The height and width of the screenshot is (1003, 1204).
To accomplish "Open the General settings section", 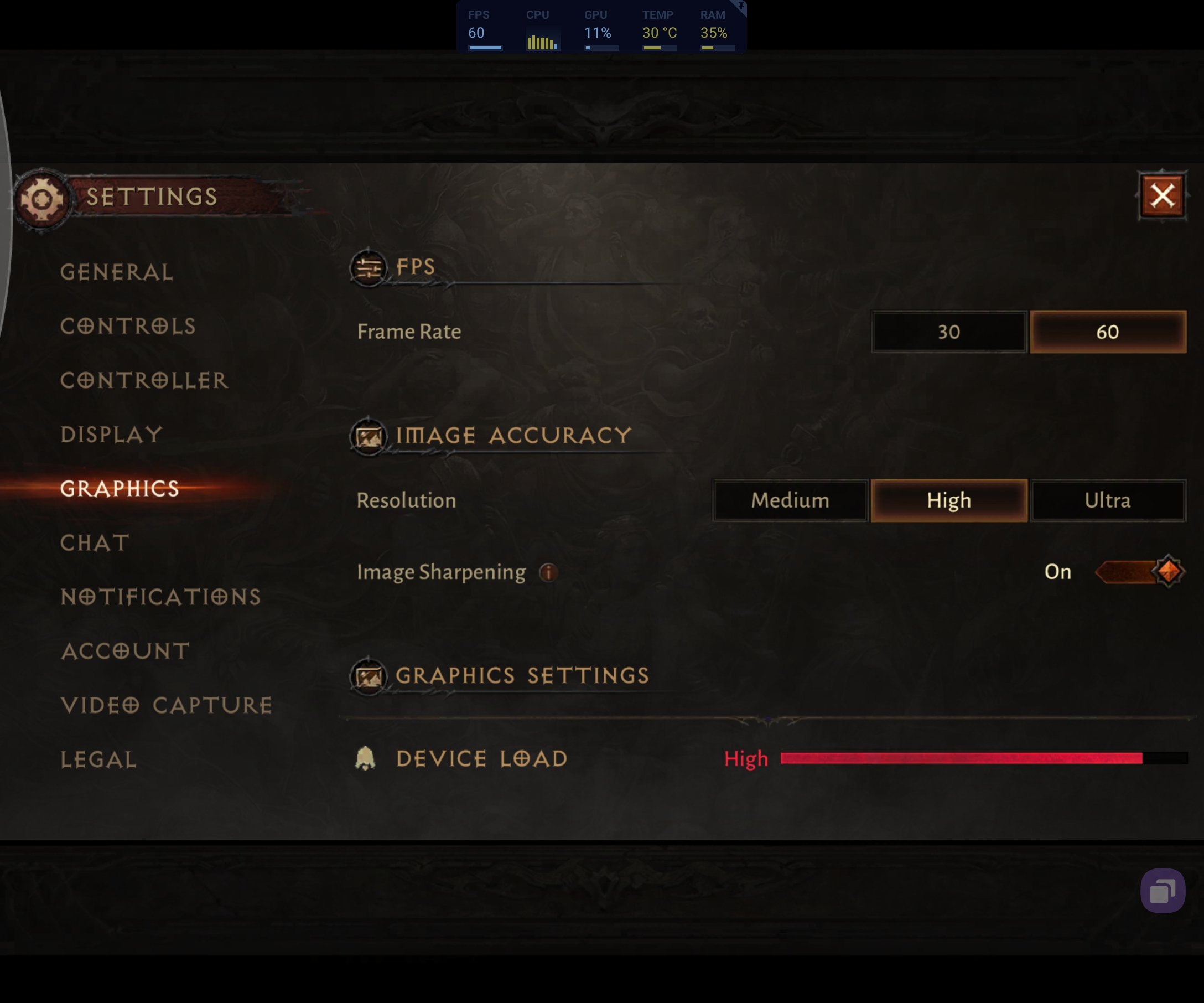I will pyautogui.click(x=116, y=272).
